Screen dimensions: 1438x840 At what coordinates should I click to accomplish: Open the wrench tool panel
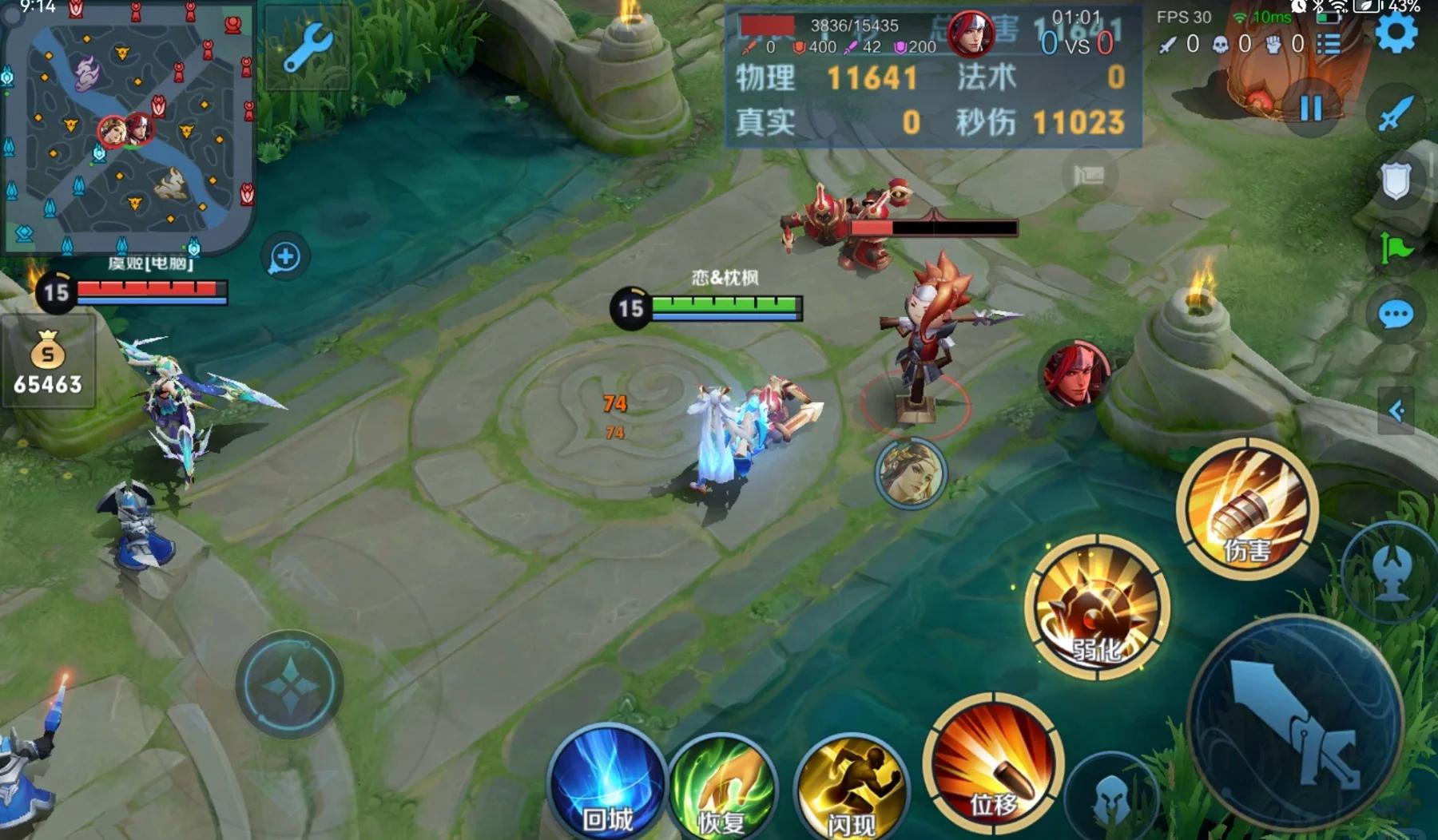(x=307, y=48)
